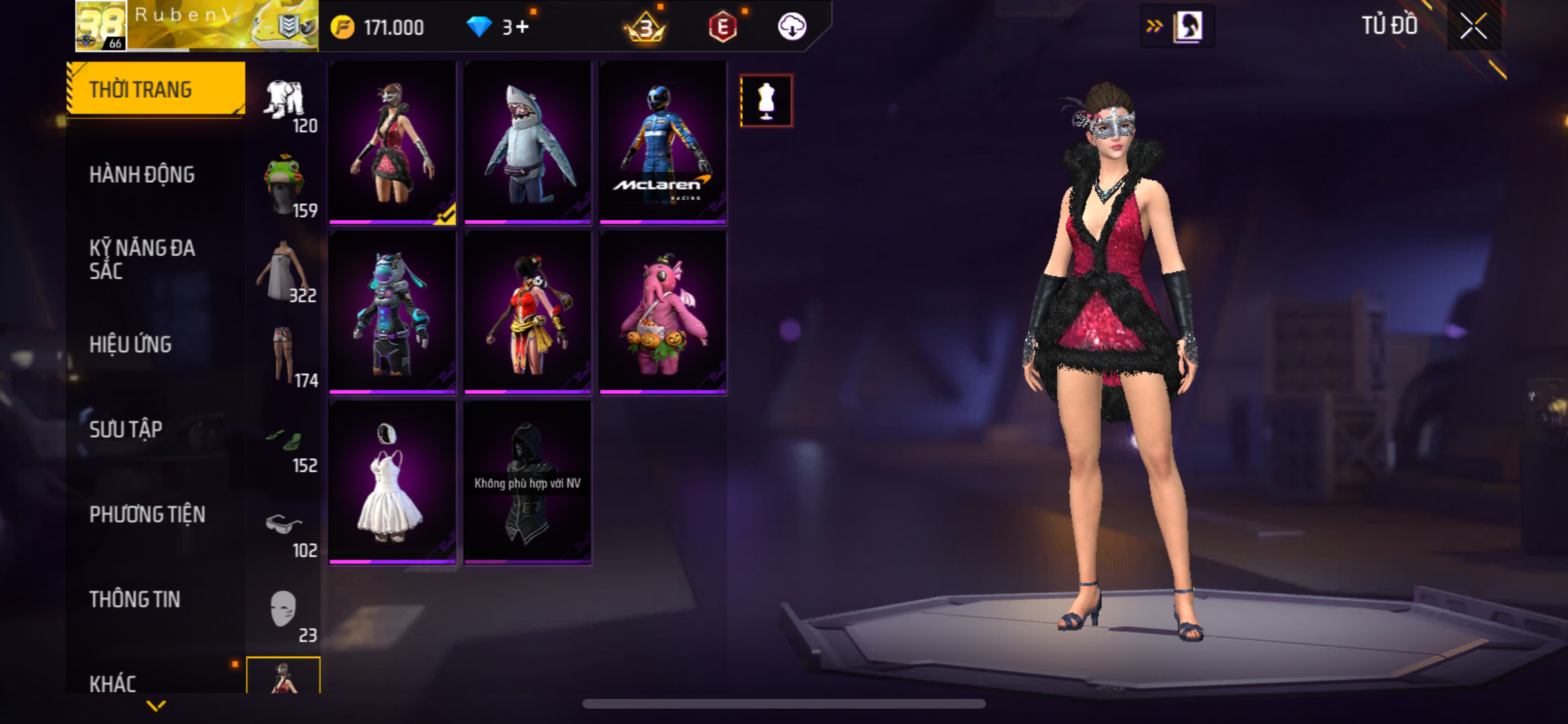Image resolution: width=1568 pixels, height=724 pixels.
Task: Select the blue robot cat suit
Action: pyautogui.click(x=392, y=313)
